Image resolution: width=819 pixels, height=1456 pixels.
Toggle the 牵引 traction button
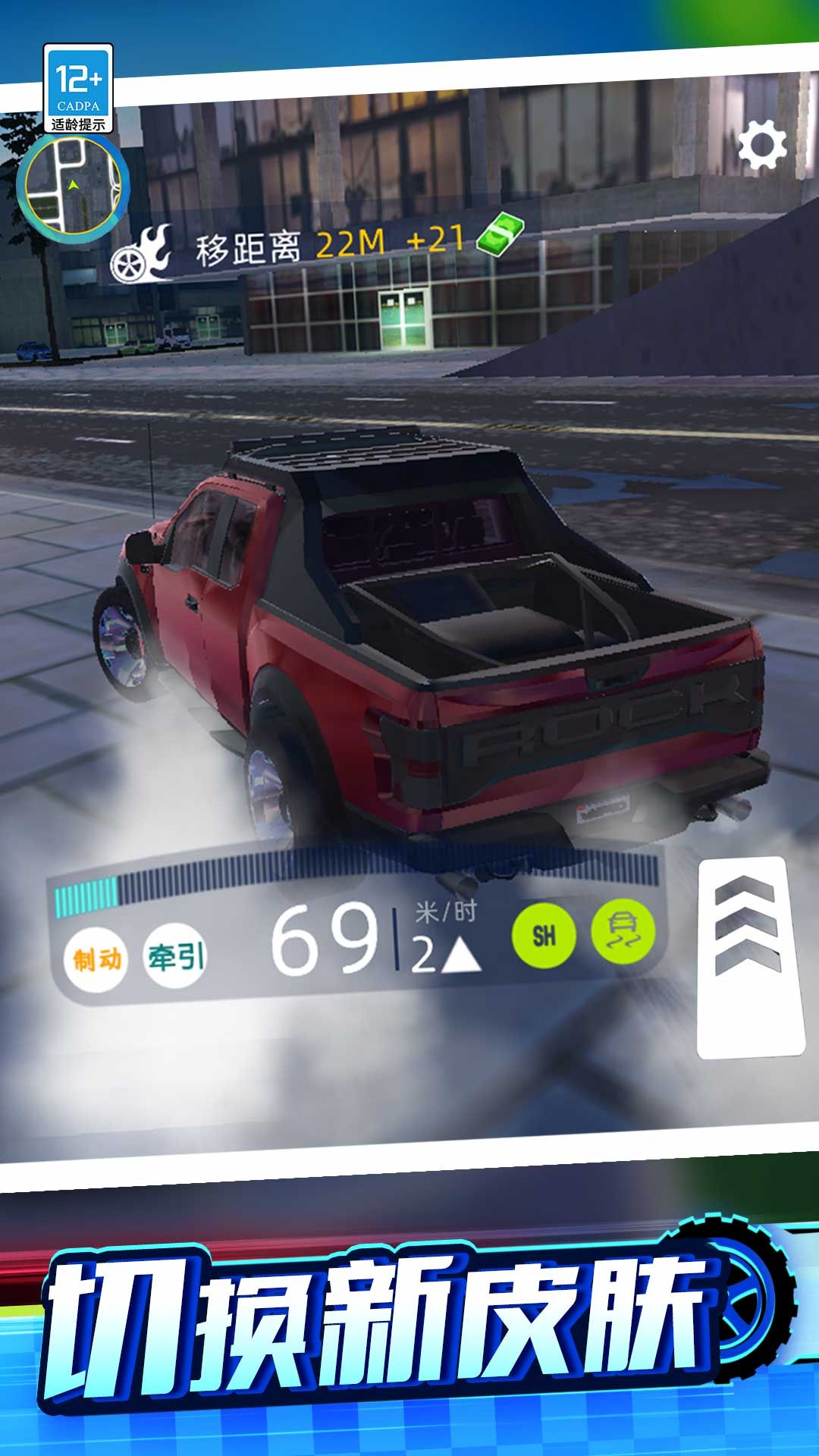[175, 956]
